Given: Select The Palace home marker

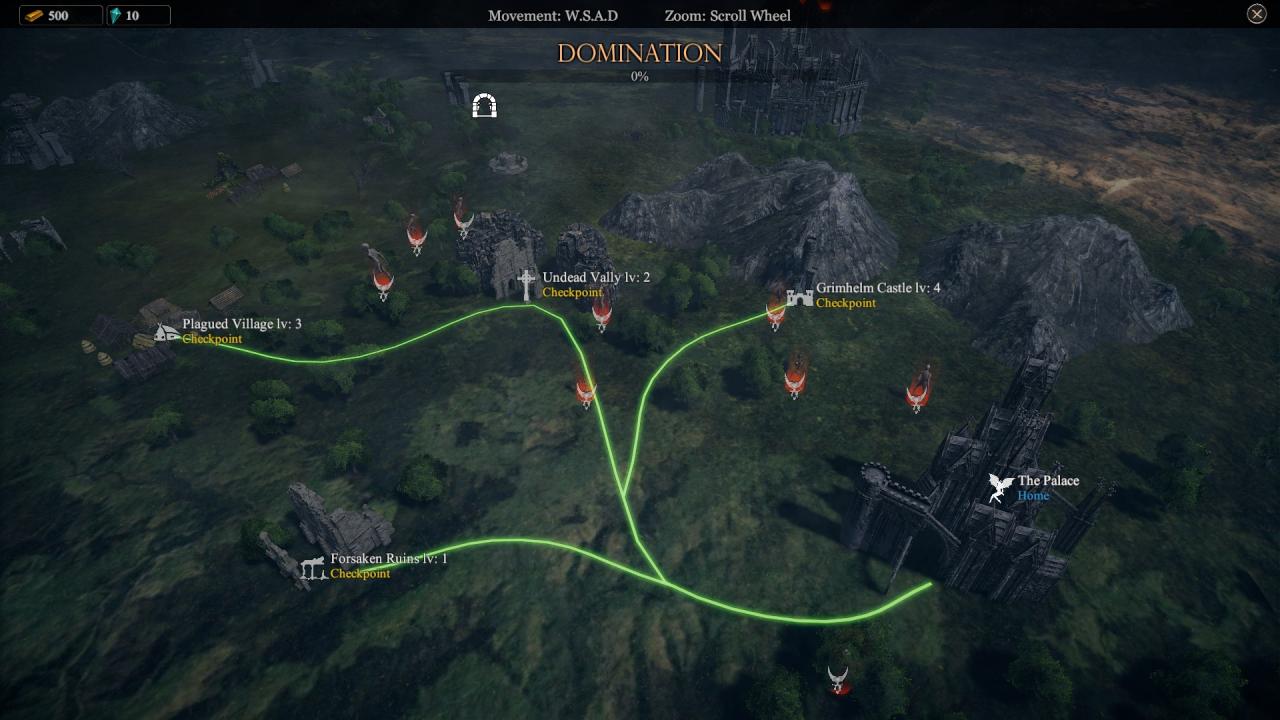Looking at the screenshot, I should tap(1001, 488).
